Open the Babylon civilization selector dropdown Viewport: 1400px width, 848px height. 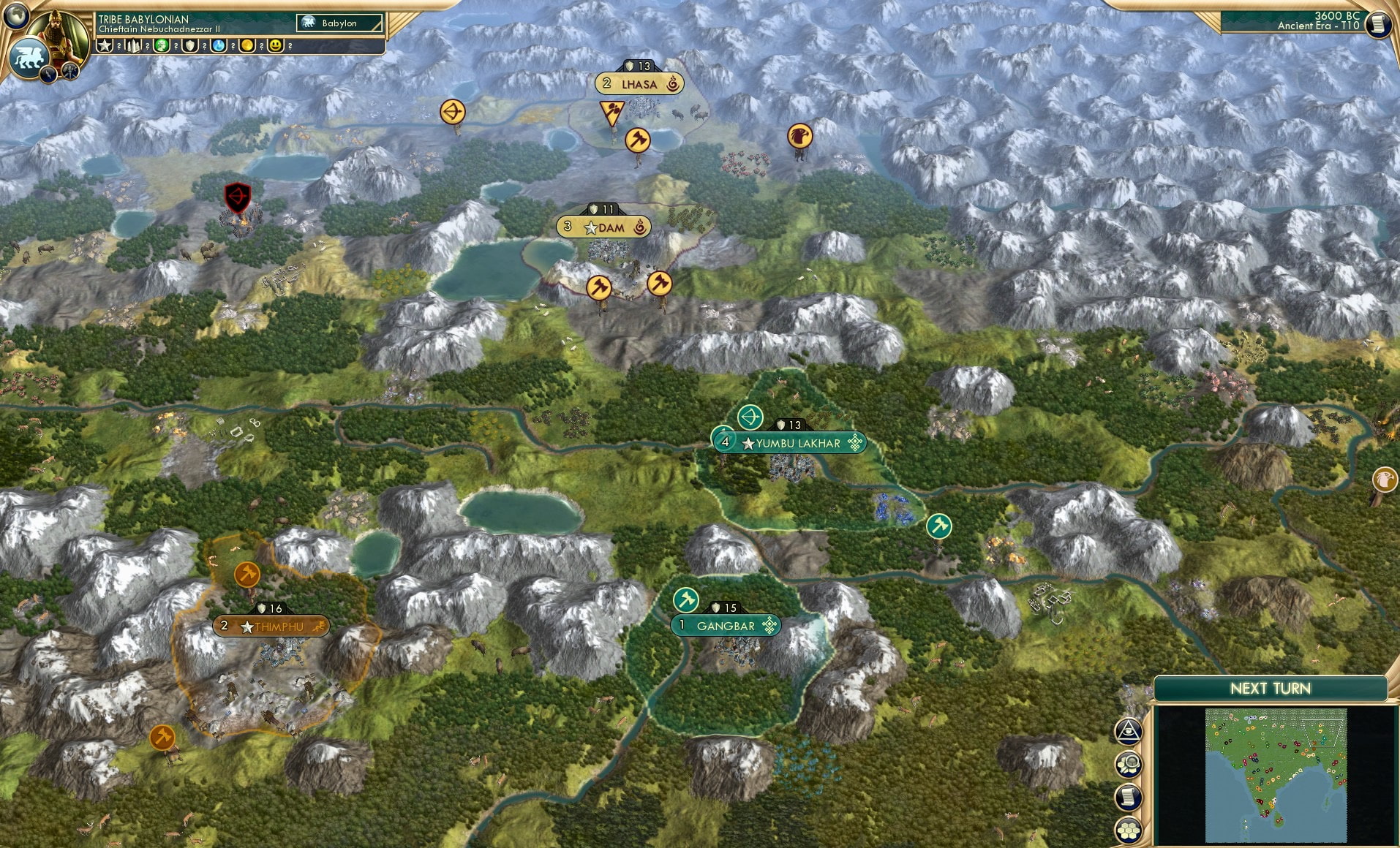(340, 23)
